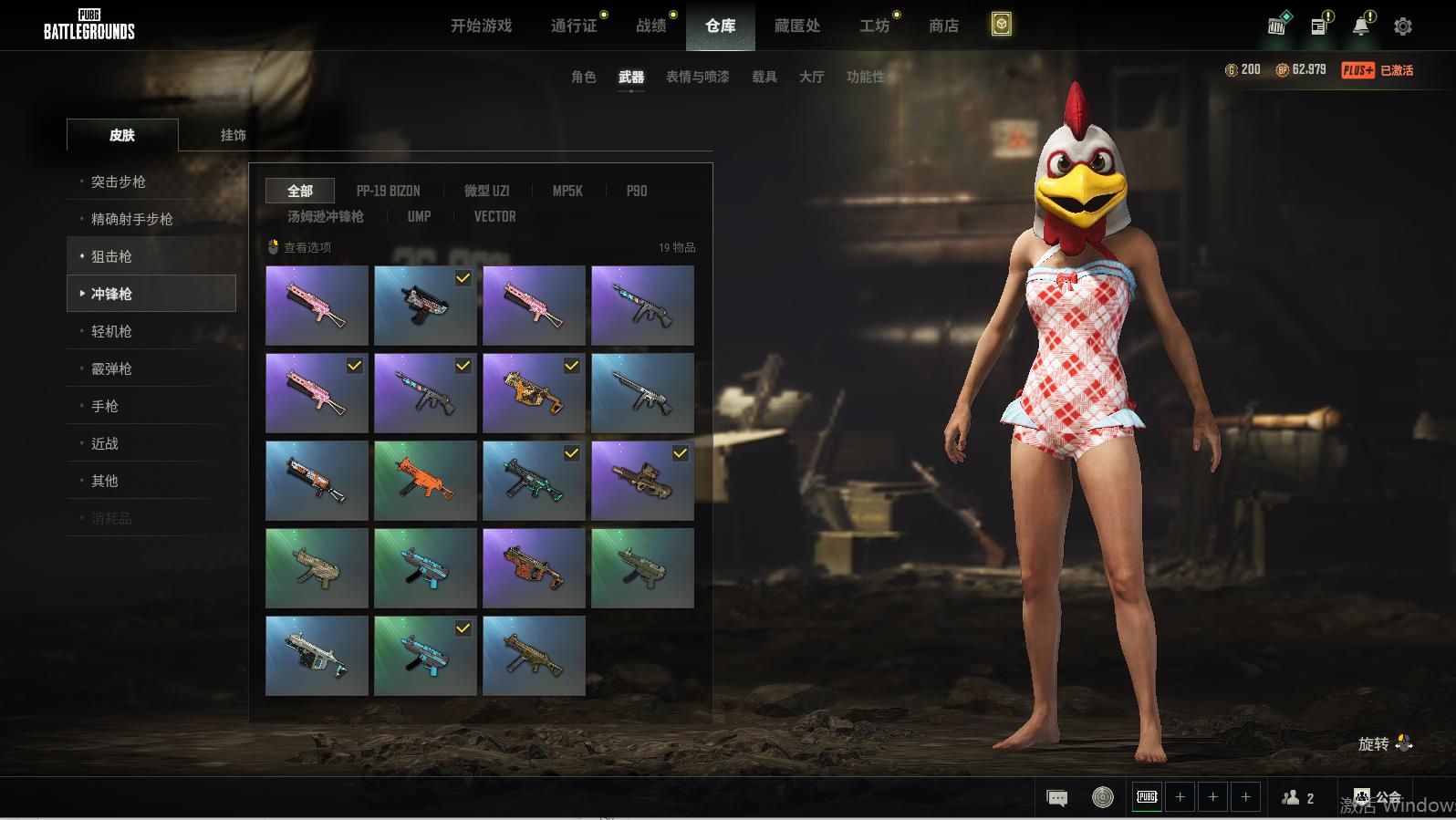Filter skins by VECTOR
Viewport: 1456px width, 820px height.
click(x=494, y=216)
